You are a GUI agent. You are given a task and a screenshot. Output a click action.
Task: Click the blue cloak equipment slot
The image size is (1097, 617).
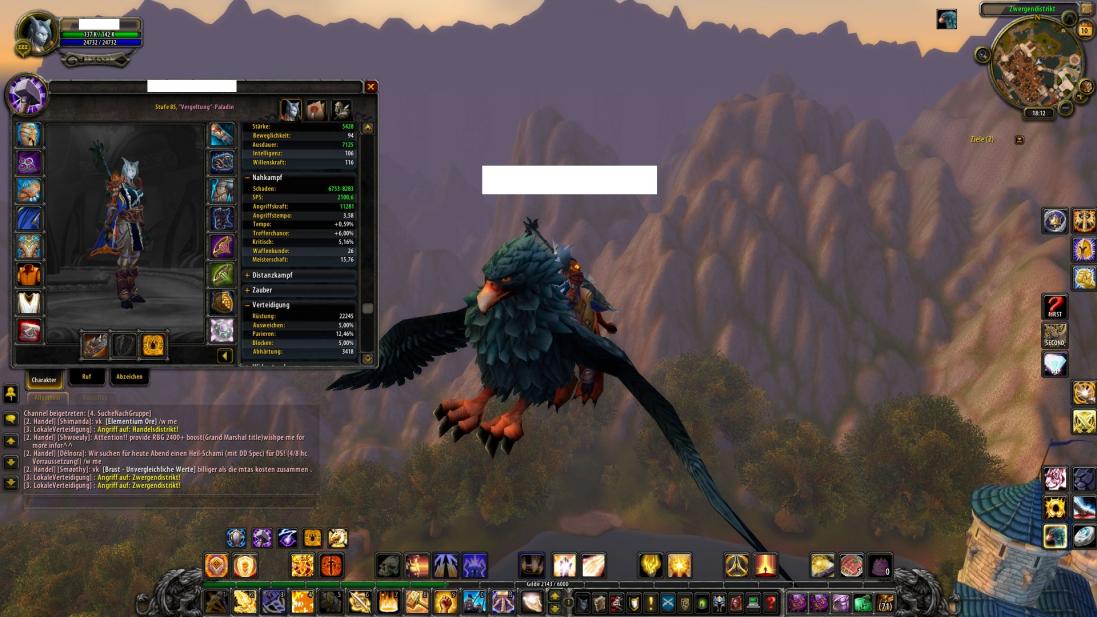pyautogui.click(x=29, y=218)
